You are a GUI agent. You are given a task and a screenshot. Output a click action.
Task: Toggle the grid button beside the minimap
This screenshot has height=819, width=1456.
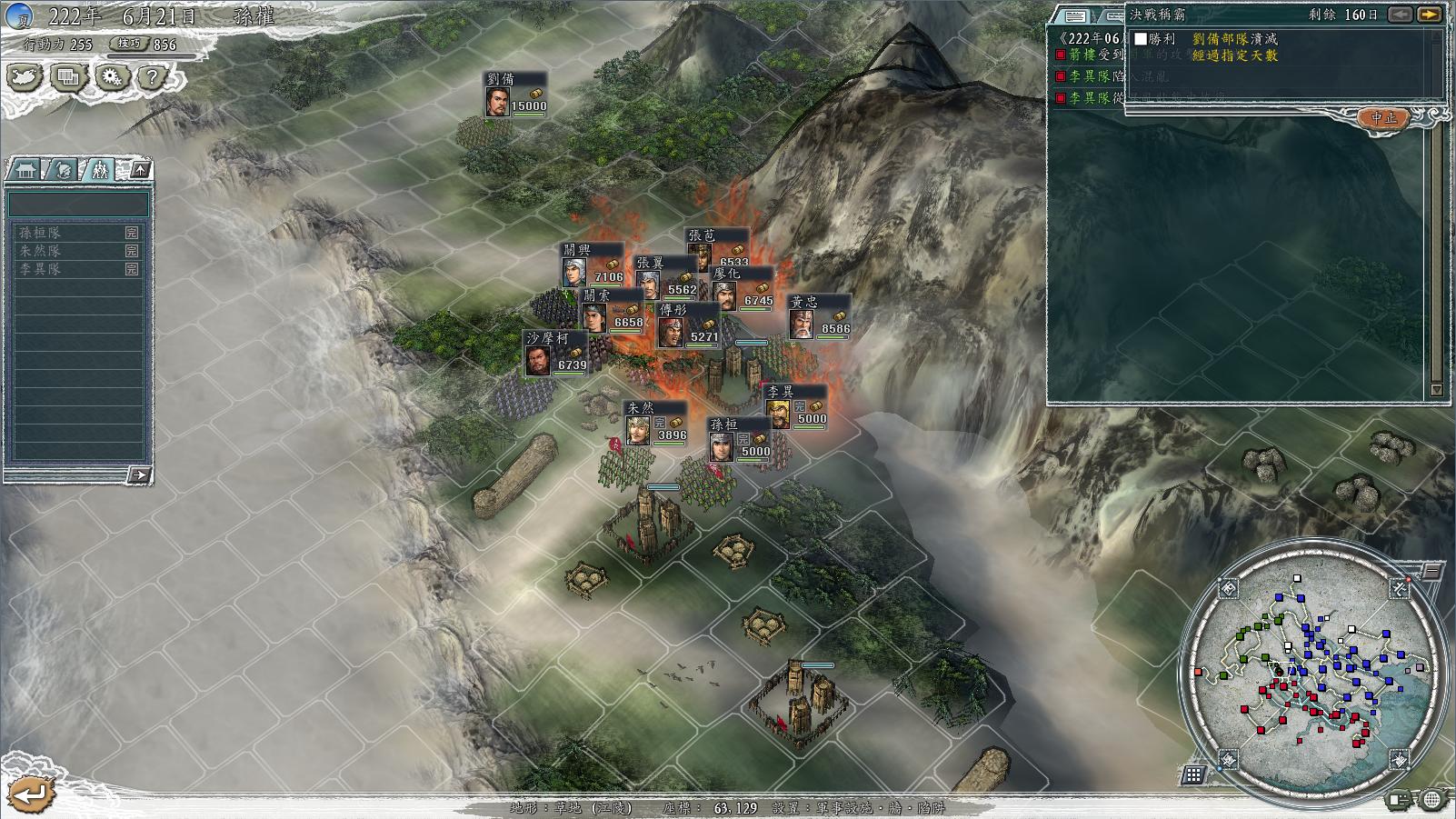[x=1193, y=774]
